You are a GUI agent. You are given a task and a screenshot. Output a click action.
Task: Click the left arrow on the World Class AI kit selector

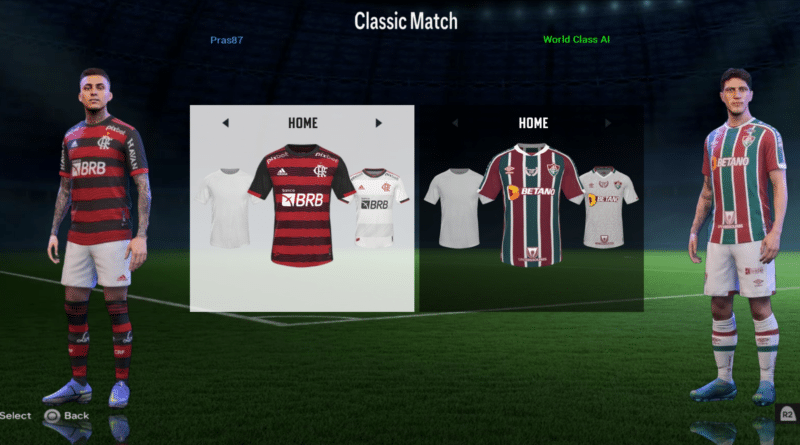point(455,123)
